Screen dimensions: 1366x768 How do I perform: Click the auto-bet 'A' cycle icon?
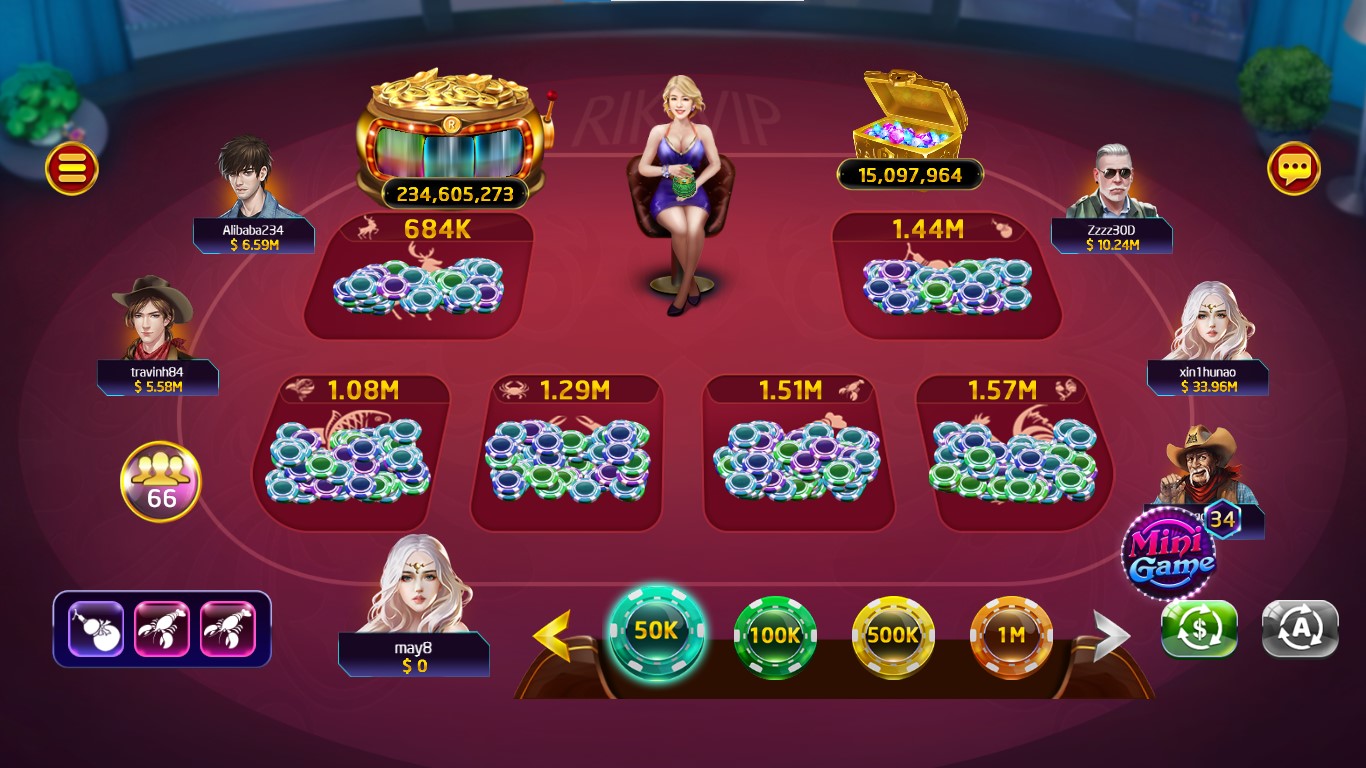pos(1299,629)
